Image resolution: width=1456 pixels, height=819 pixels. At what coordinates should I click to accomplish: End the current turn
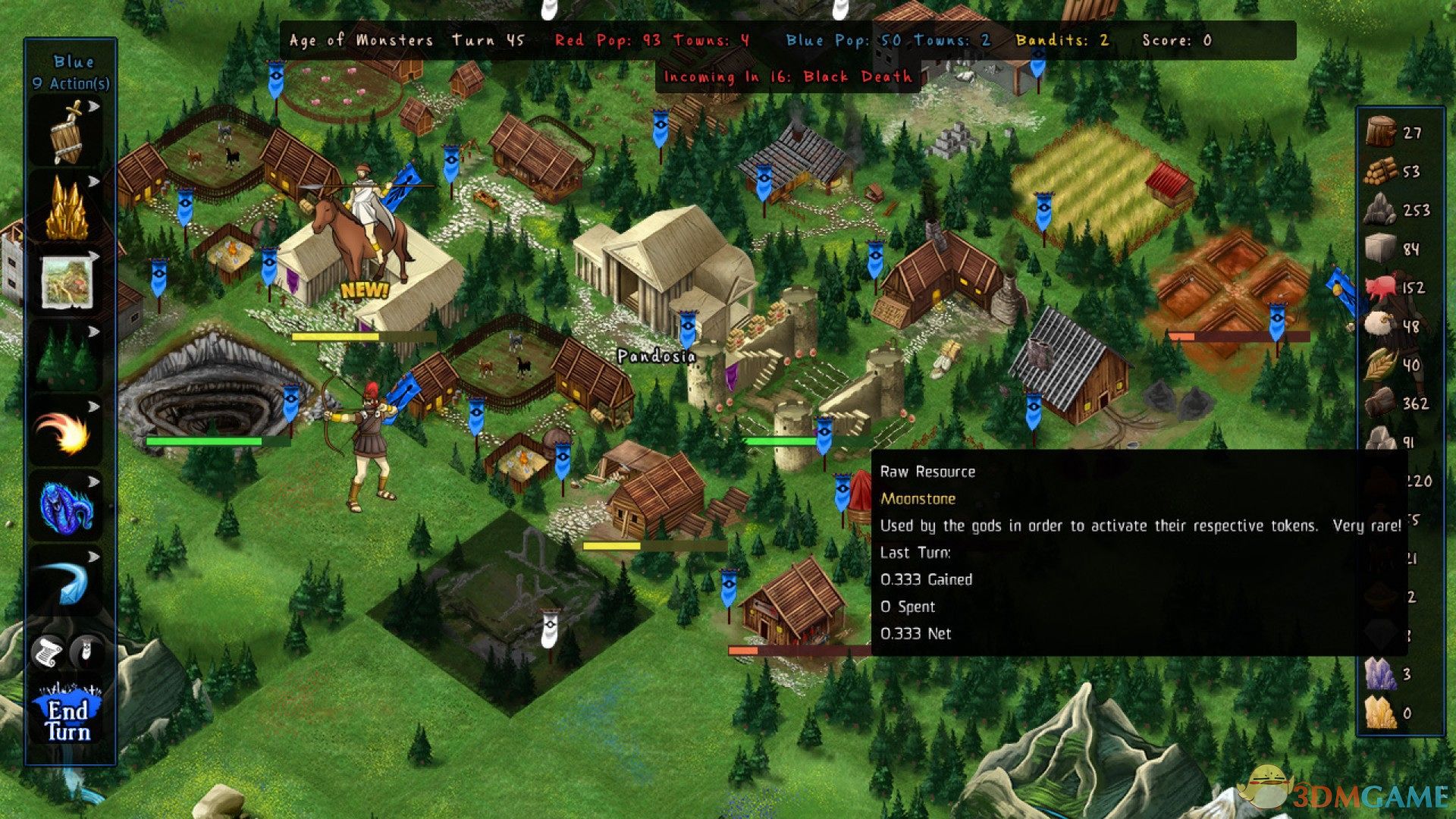pyautogui.click(x=68, y=719)
